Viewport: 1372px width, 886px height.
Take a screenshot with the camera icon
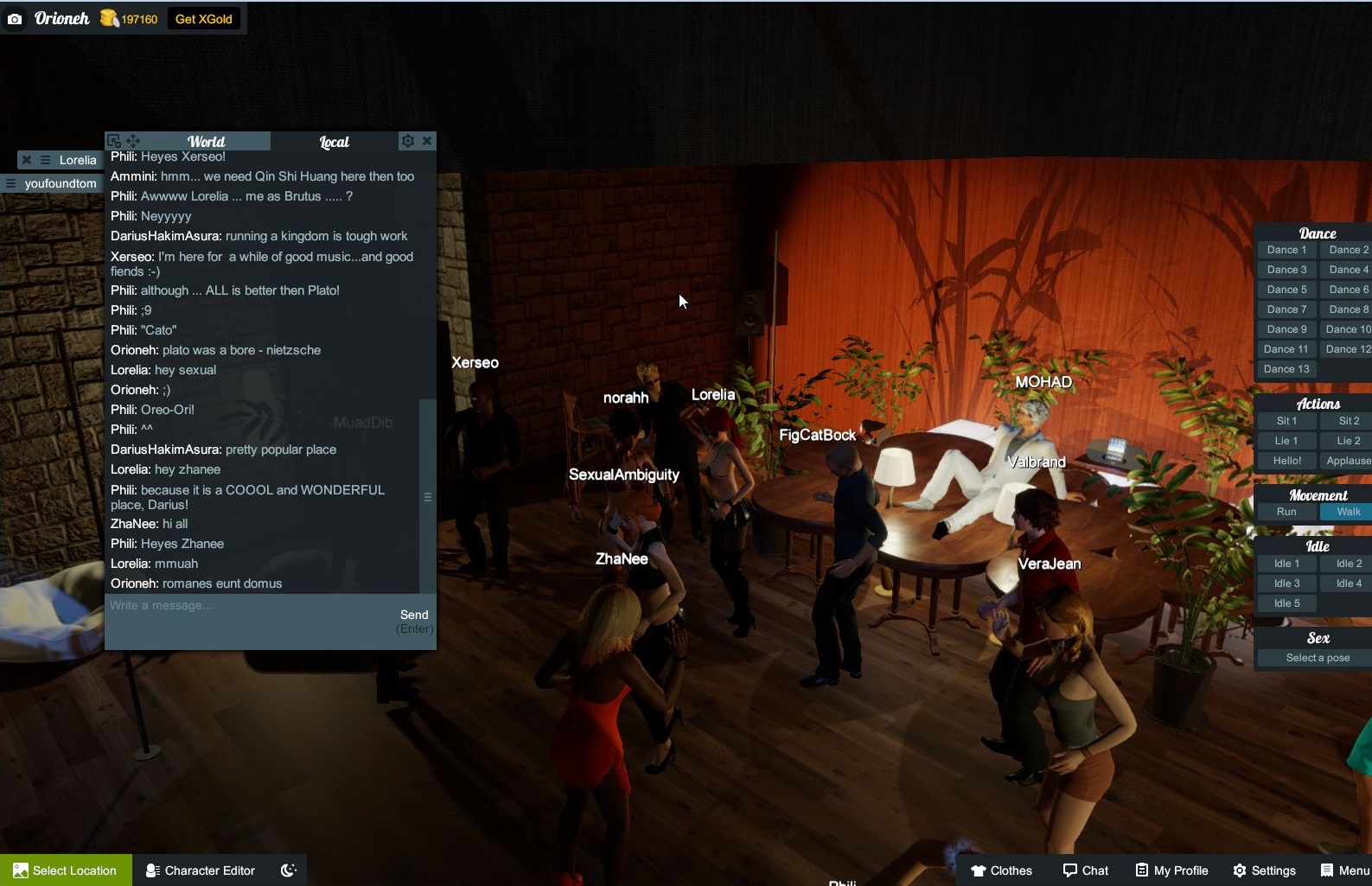tap(15, 17)
